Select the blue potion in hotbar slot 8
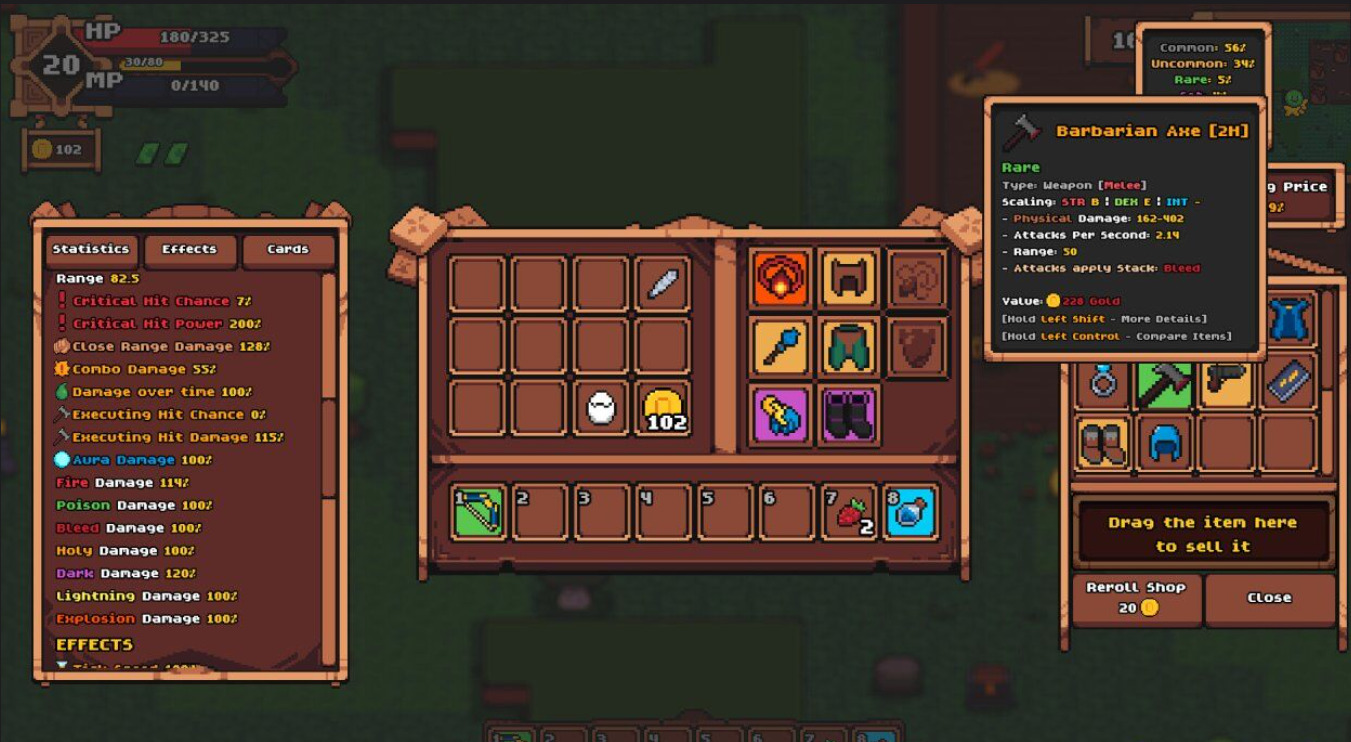The image size is (1351, 742). (x=911, y=512)
